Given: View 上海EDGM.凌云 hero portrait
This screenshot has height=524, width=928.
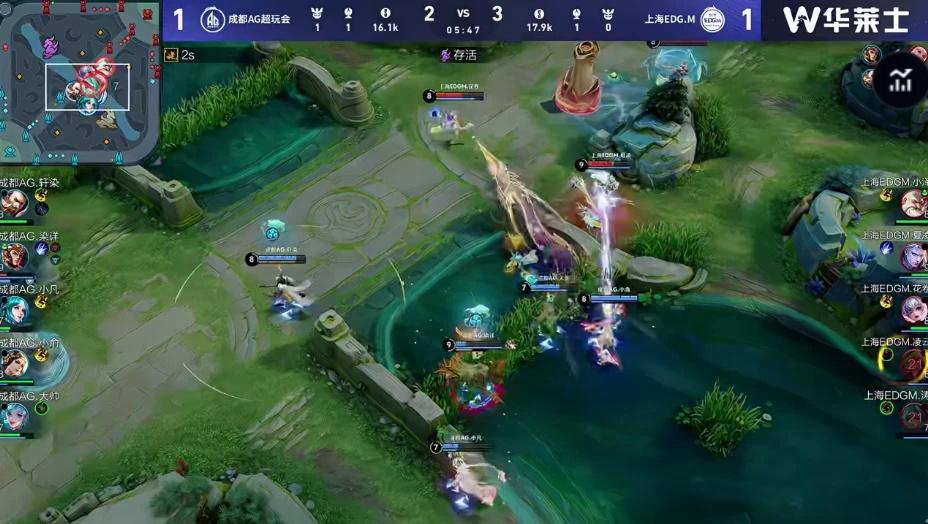Looking at the screenshot, I should pyautogui.click(x=913, y=364).
